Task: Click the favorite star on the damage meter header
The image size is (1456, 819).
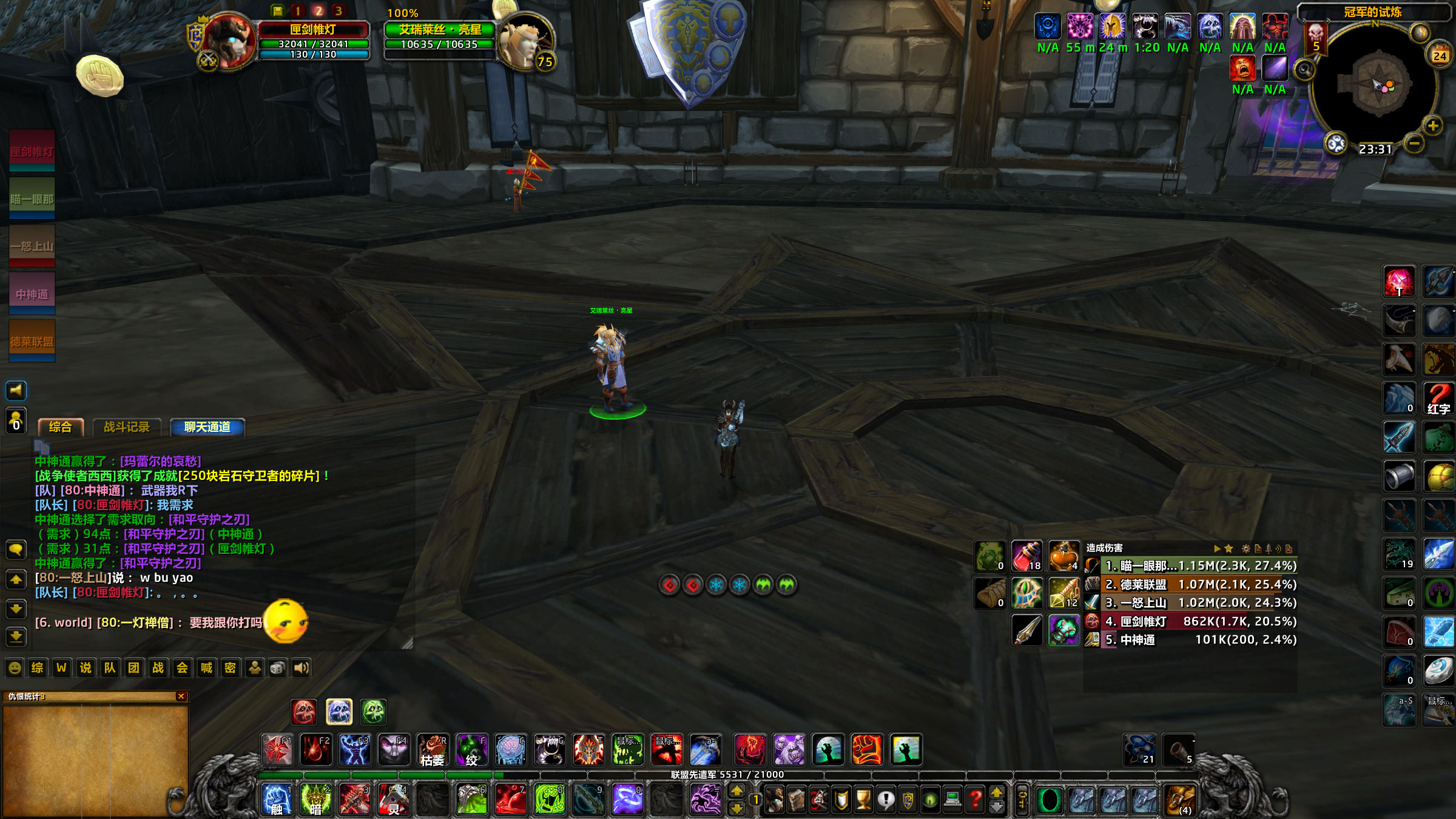Action: pyautogui.click(x=1229, y=548)
